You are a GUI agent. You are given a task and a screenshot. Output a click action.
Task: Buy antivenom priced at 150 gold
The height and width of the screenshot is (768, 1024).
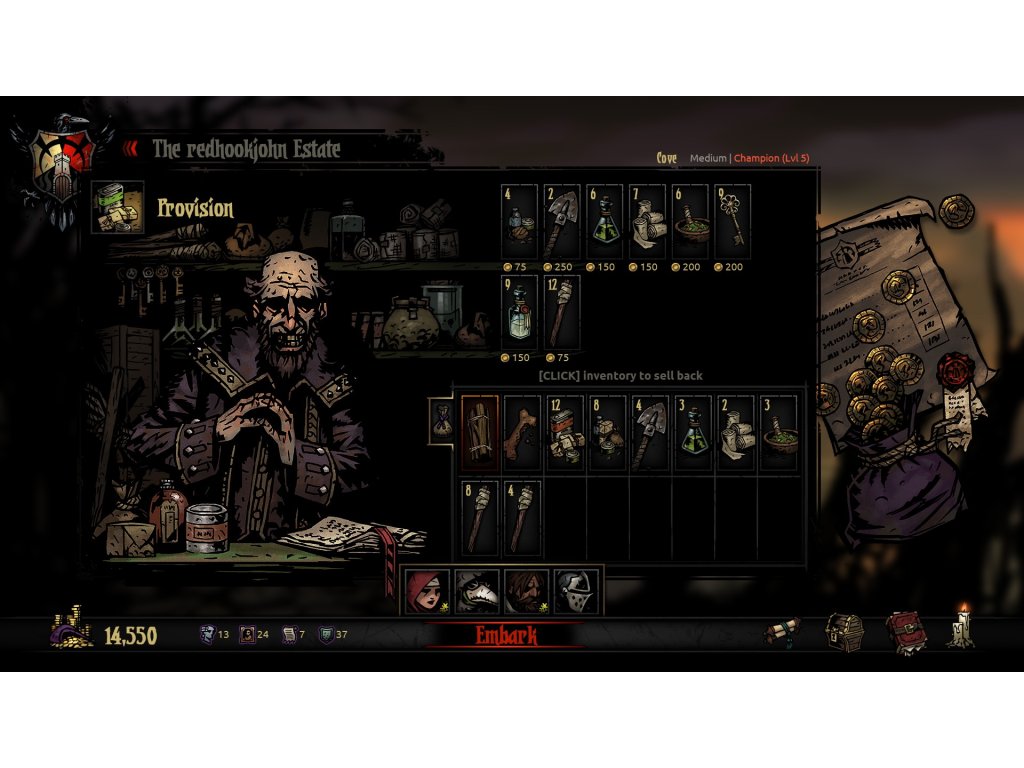[604, 221]
